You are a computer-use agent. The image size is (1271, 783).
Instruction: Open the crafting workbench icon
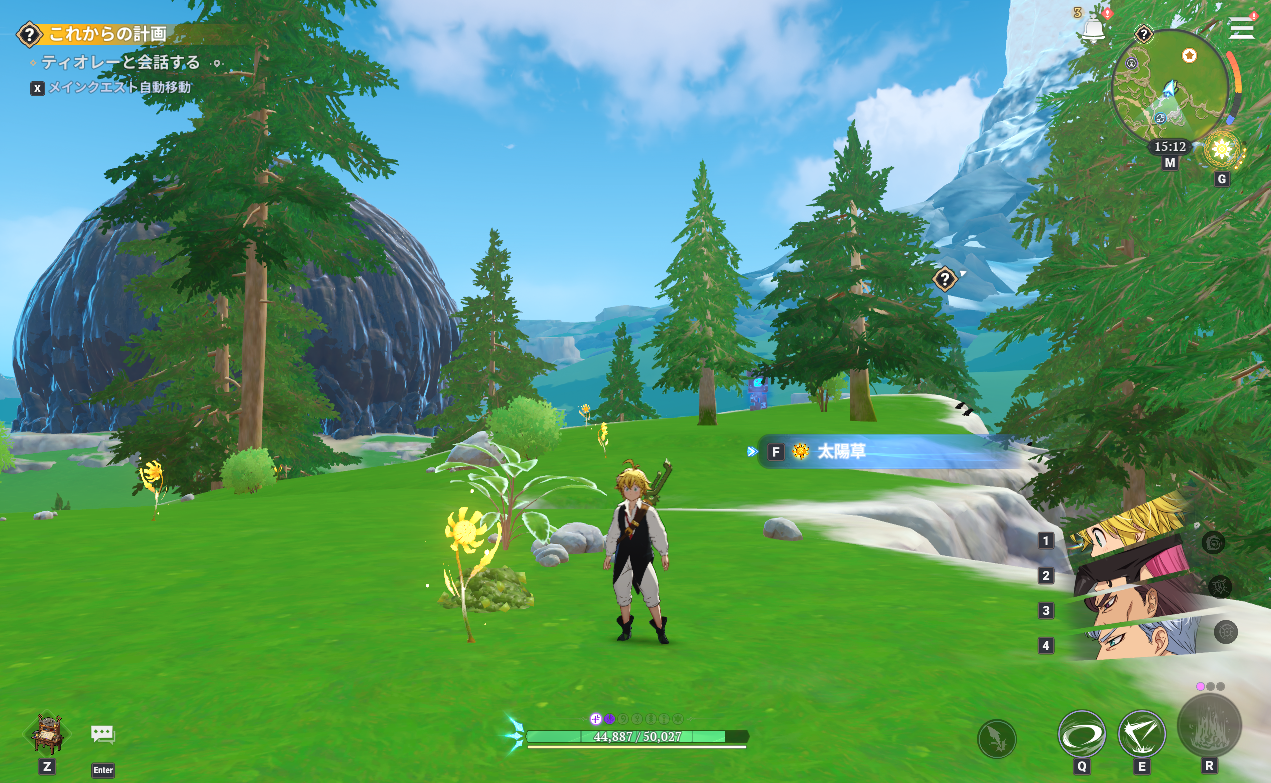pyautogui.click(x=46, y=733)
